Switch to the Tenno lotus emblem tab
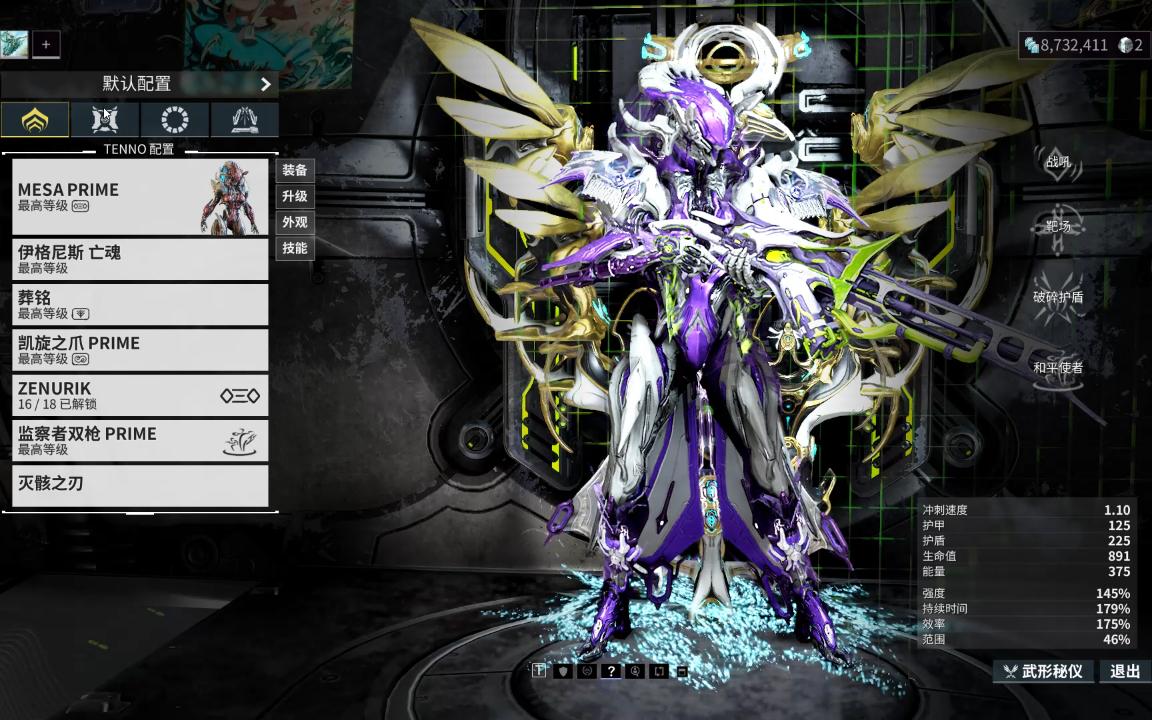Image resolution: width=1152 pixels, height=720 pixels. 35,120
